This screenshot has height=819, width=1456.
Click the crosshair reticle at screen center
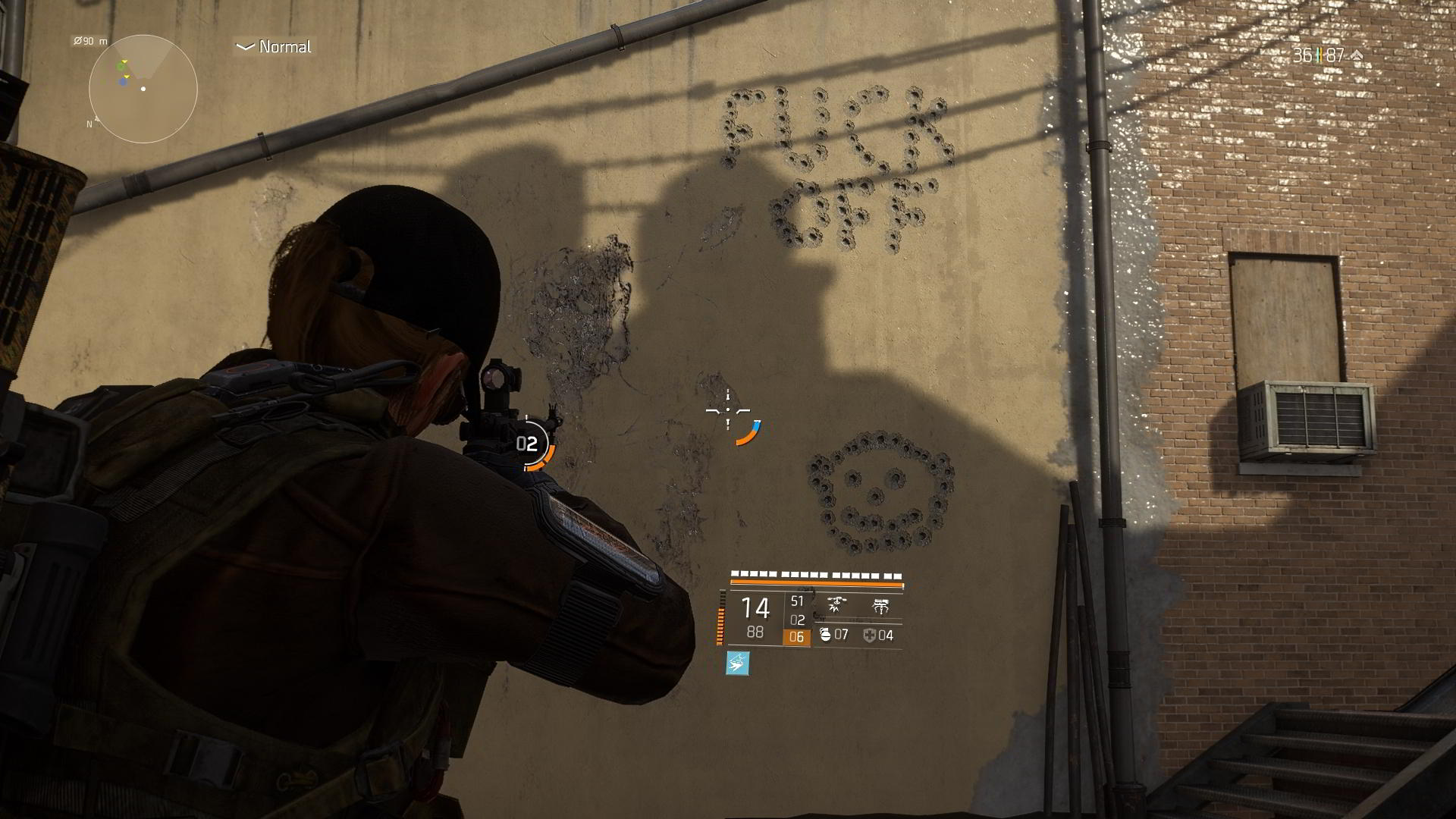pos(728,409)
